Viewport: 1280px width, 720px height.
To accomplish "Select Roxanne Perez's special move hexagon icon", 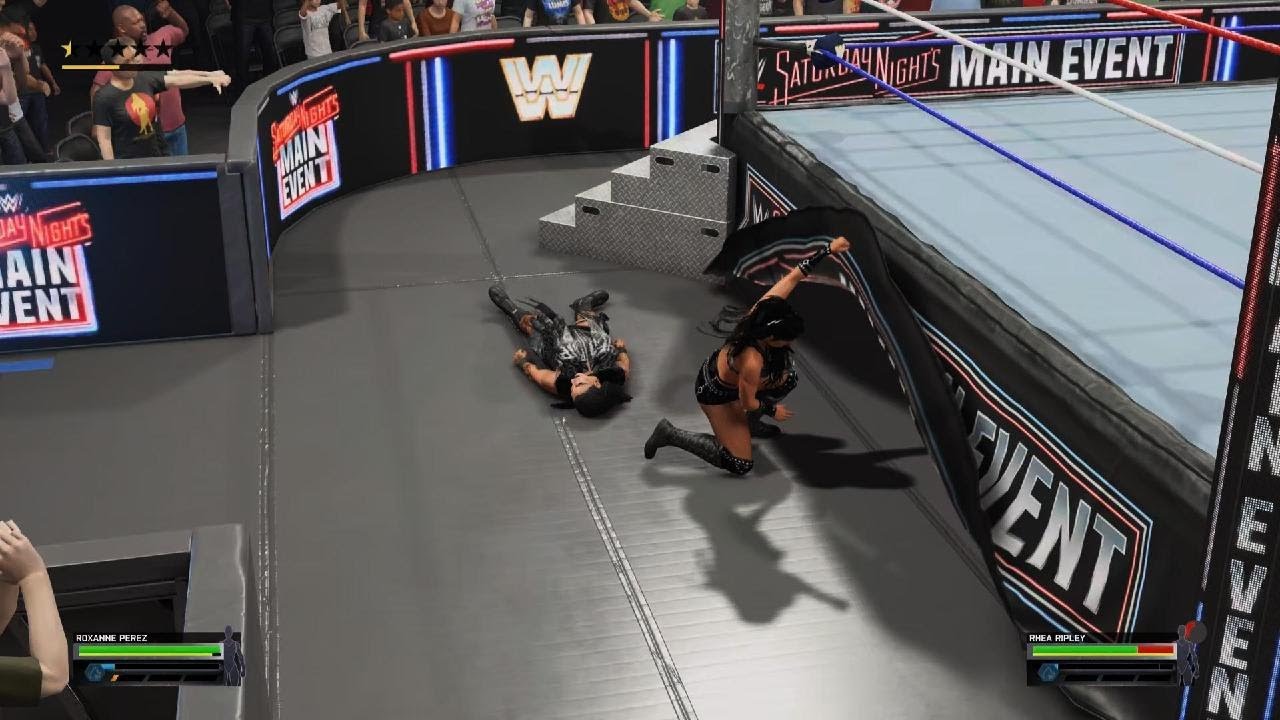I will pyautogui.click(x=95, y=670).
